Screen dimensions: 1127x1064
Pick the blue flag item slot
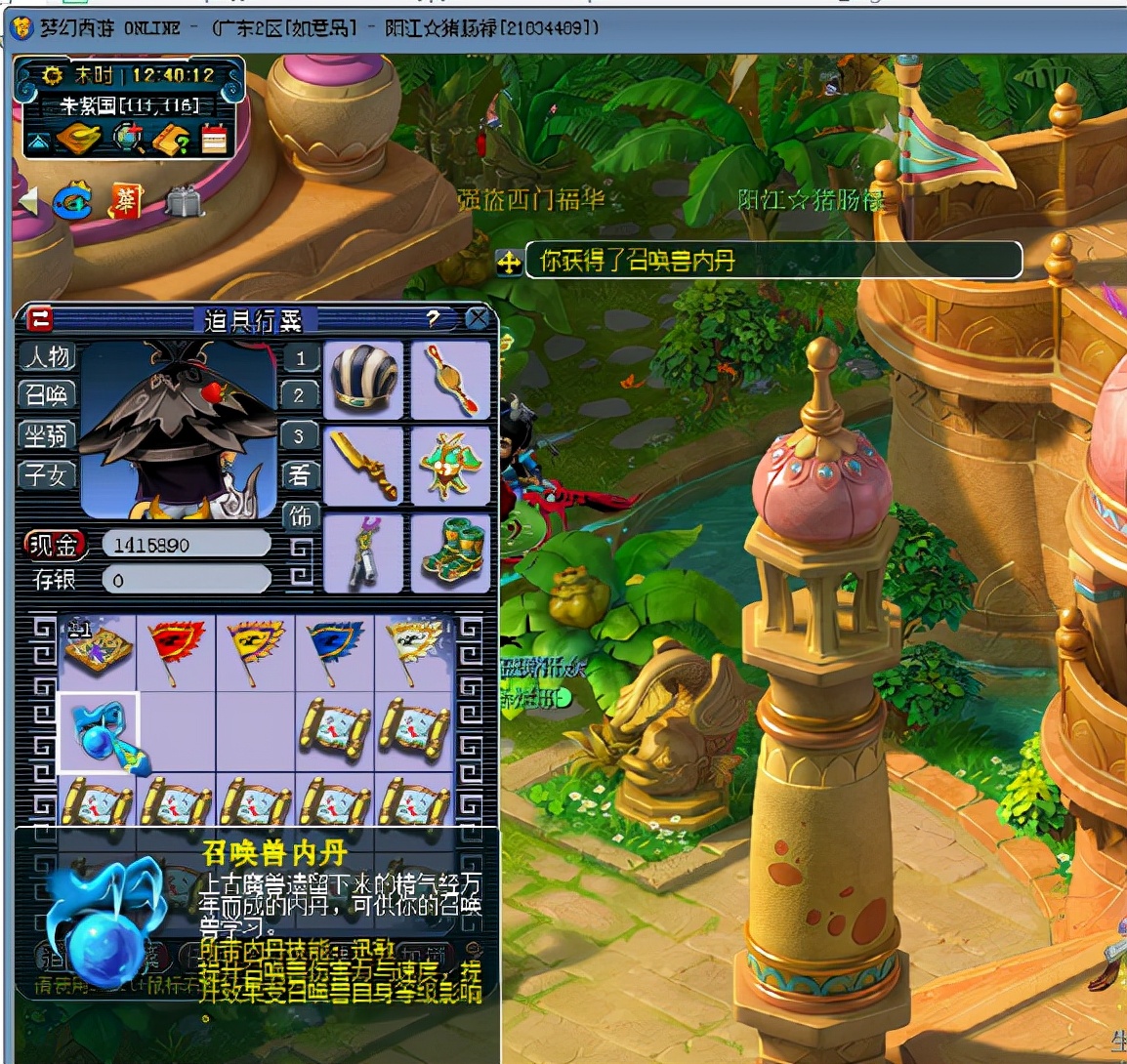(334, 649)
